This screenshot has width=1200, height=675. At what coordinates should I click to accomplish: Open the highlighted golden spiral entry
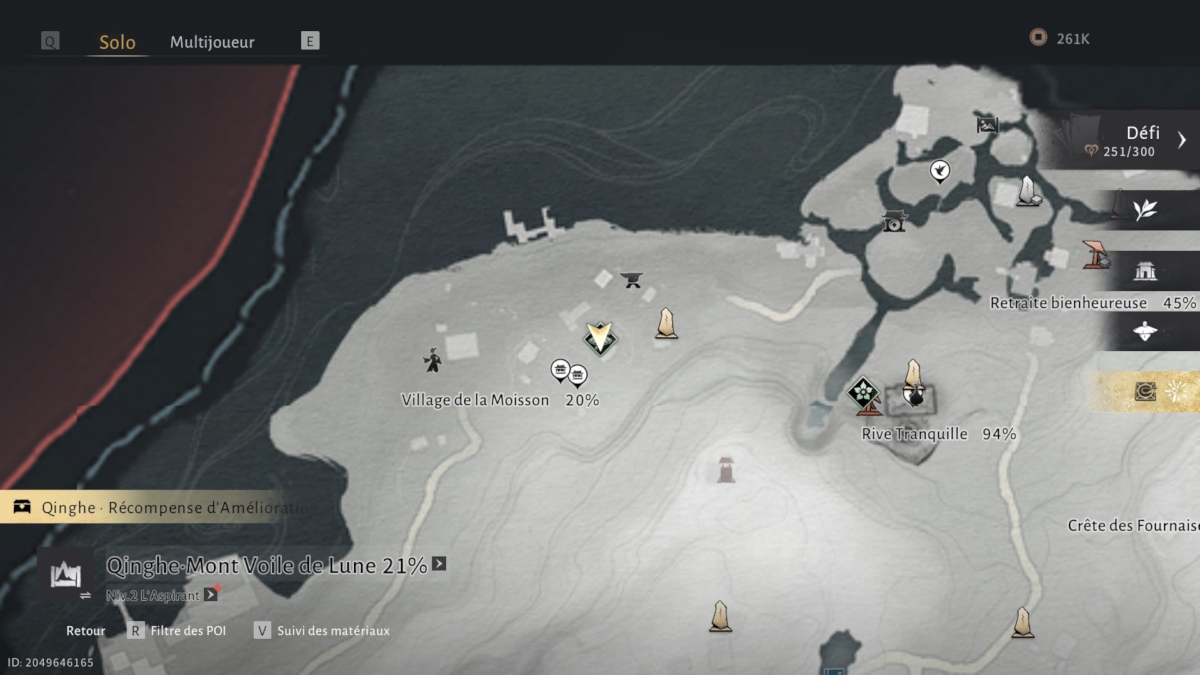pyautogui.click(x=1145, y=392)
